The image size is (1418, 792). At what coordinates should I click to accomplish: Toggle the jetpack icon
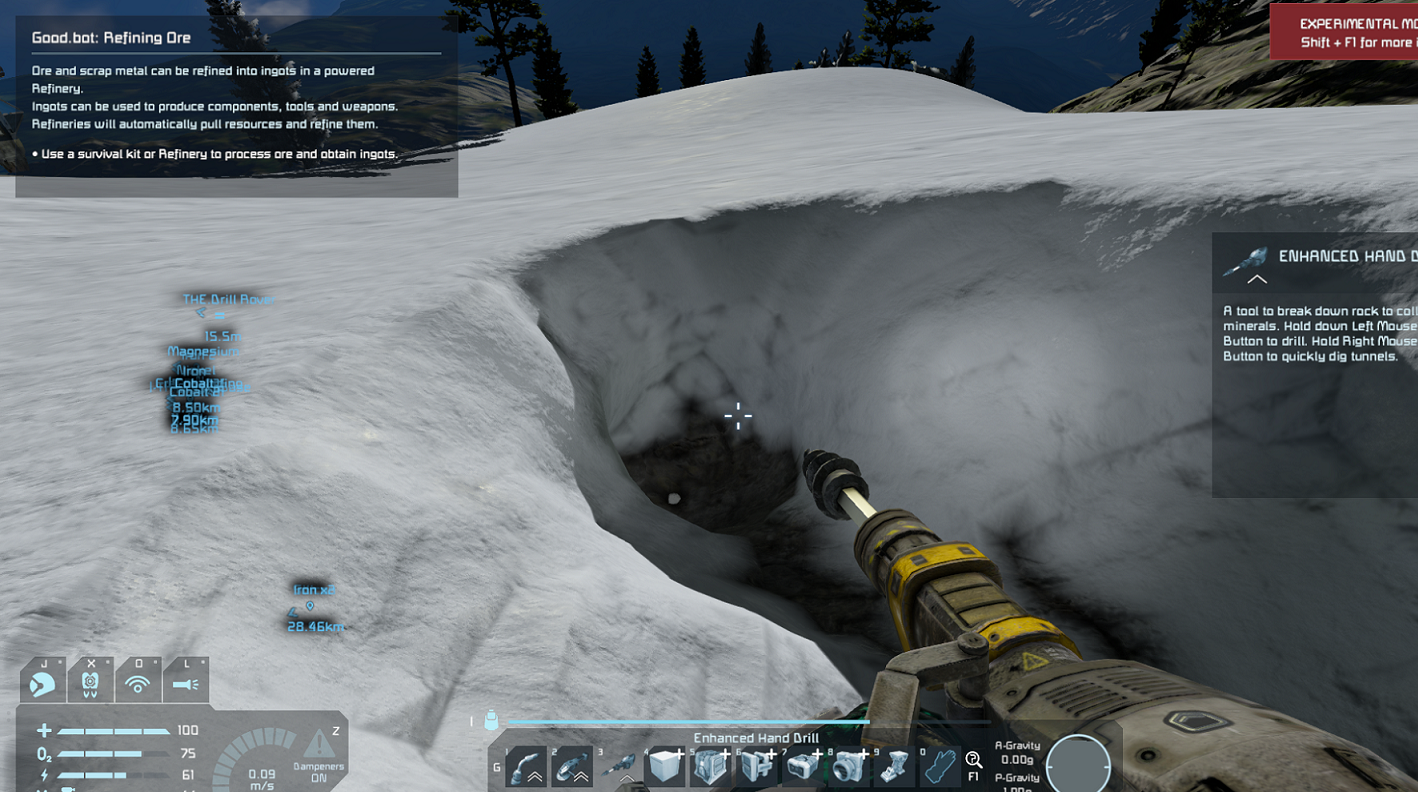[x=90, y=685]
